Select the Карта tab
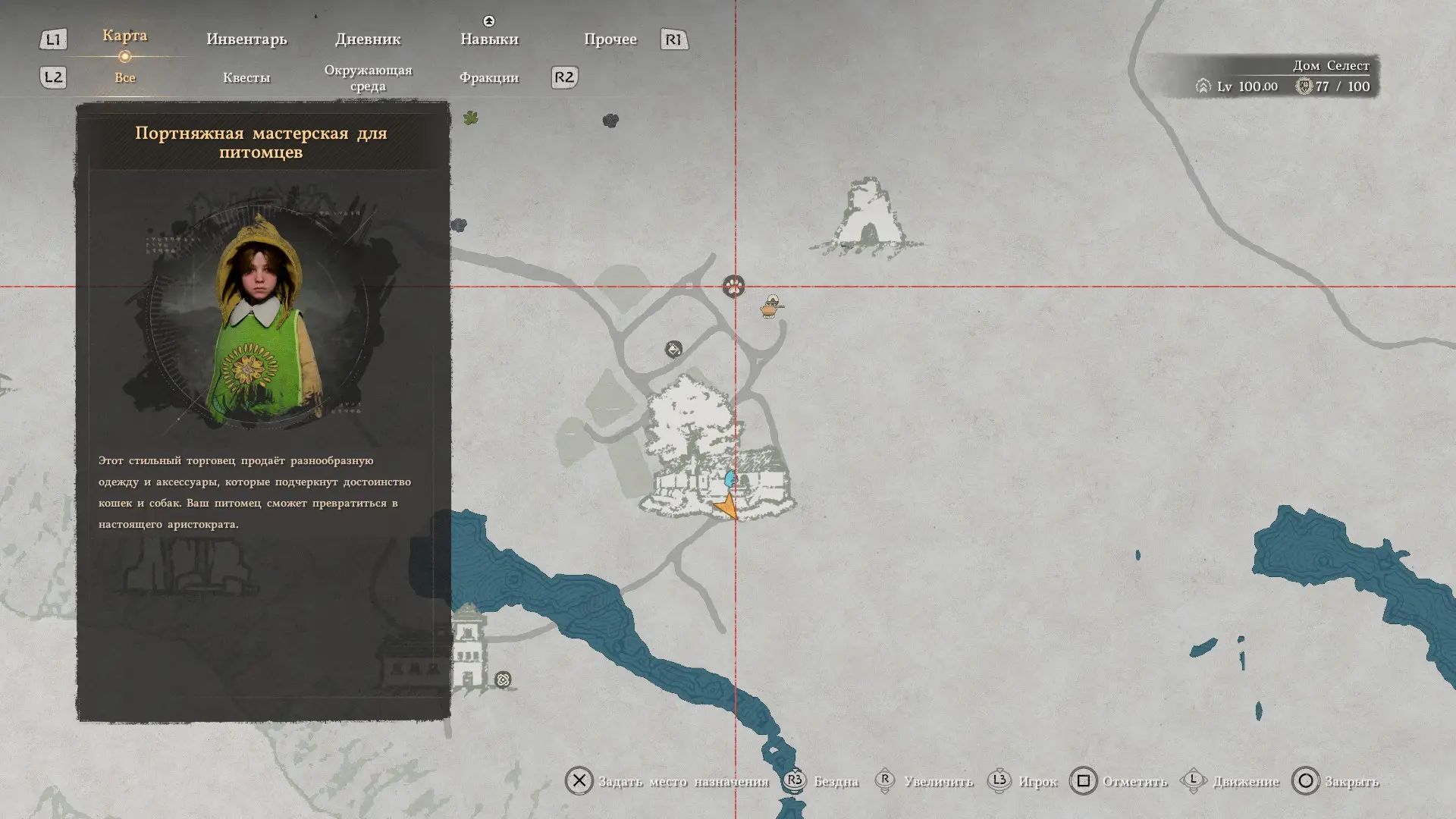The width and height of the screenshot is (1456, 819). point(125,36)
